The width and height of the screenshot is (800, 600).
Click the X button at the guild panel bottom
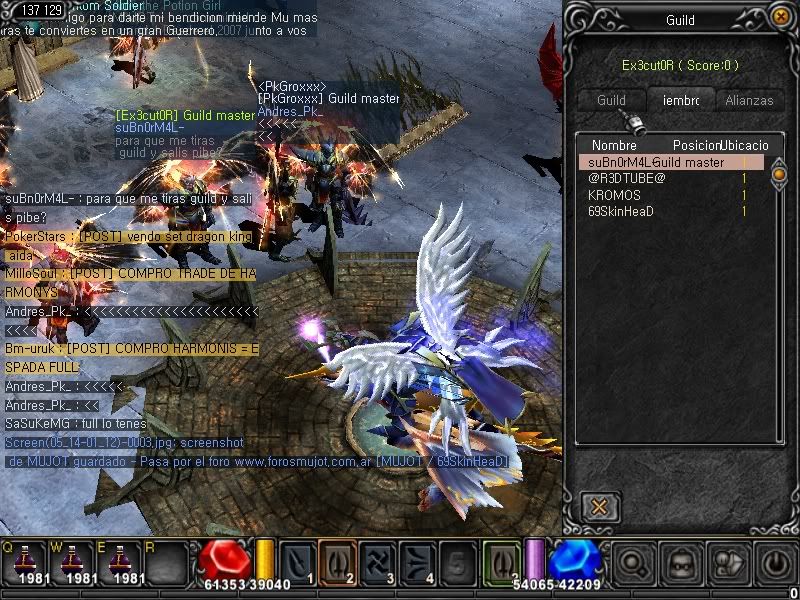pyautogui.click(x=598, y=506)
